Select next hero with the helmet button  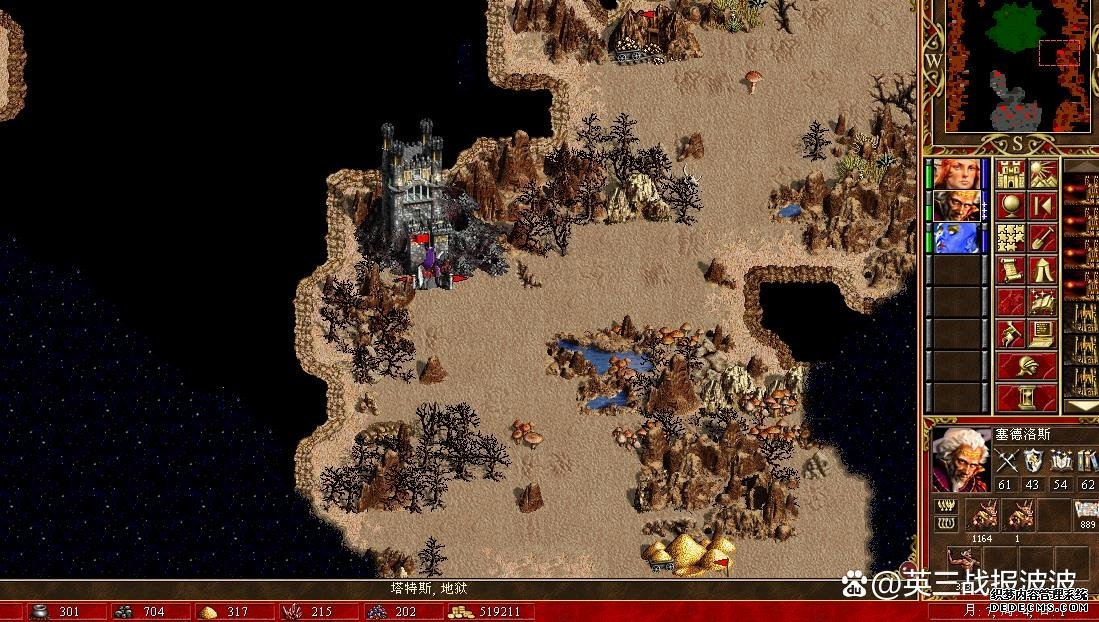[1027, 366]
